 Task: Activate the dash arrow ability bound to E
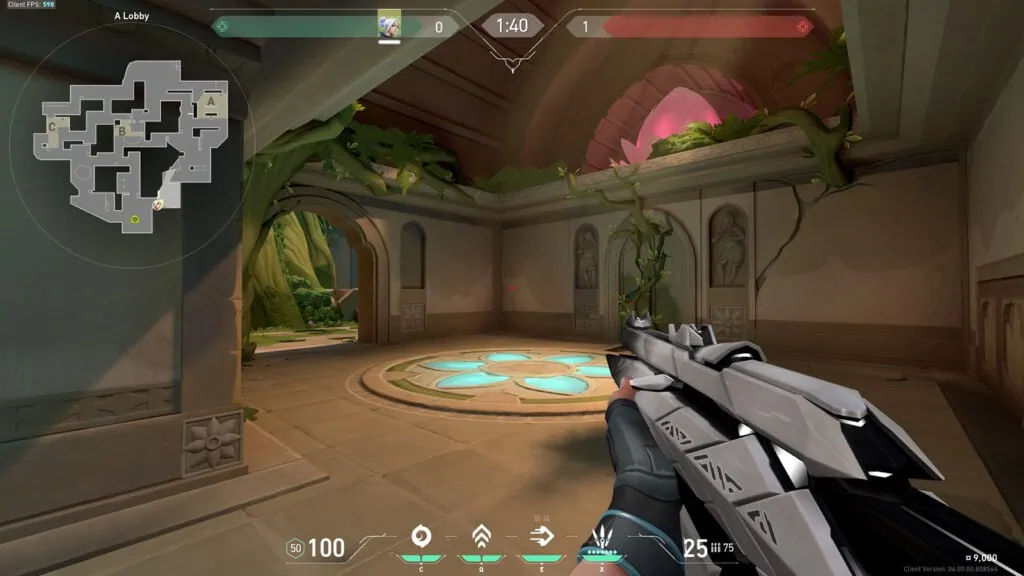point(541,536)
